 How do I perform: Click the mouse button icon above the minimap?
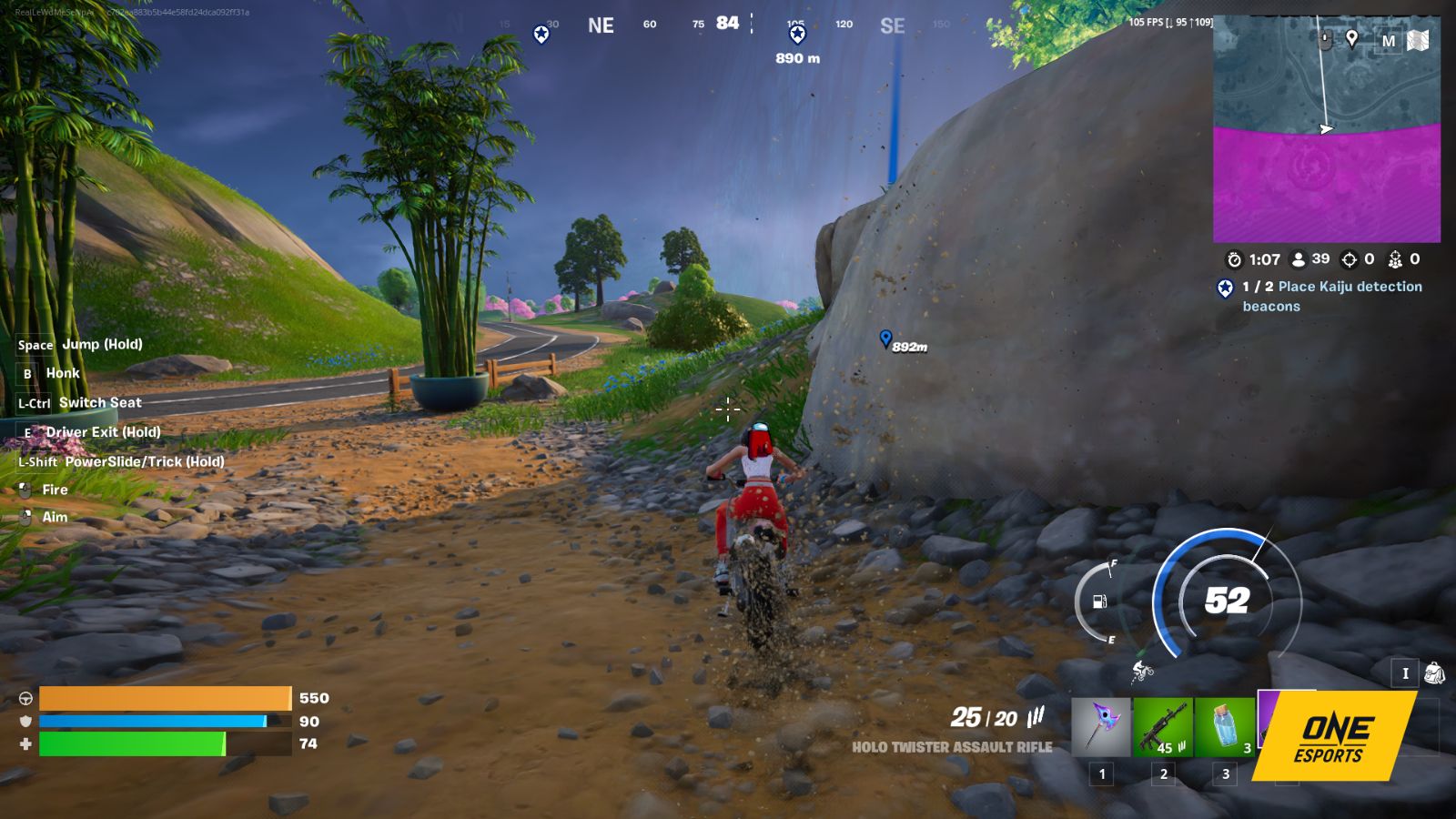tap(1324, 38)
